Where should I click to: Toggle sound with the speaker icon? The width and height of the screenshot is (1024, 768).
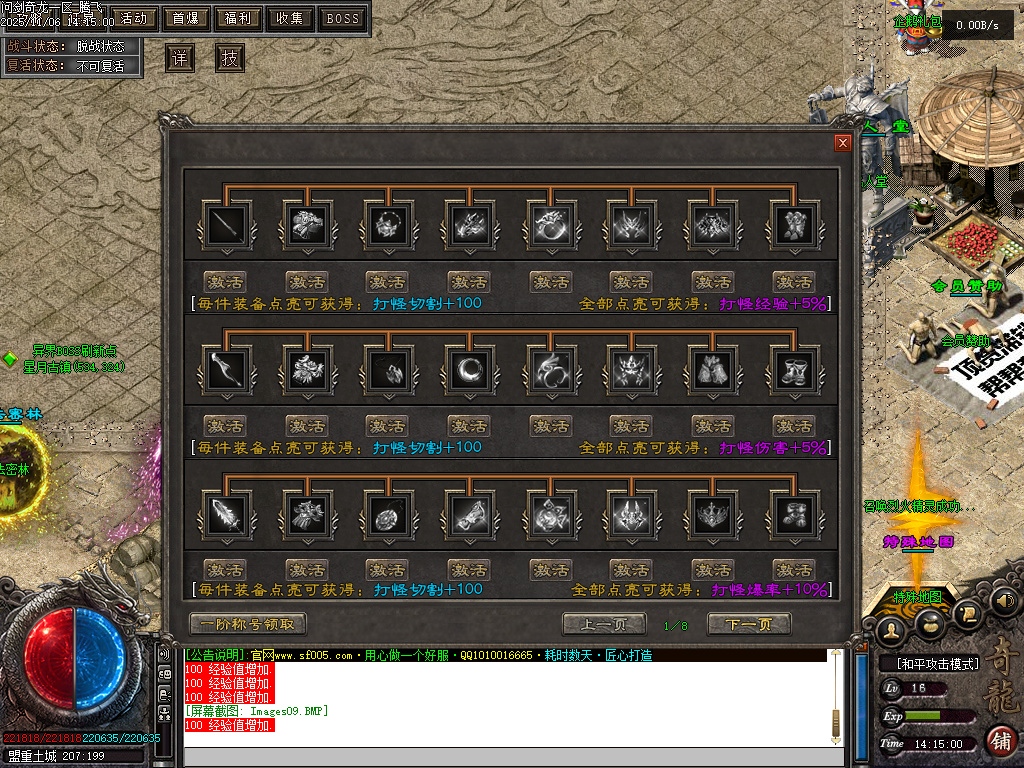[x=1005, y=601]
